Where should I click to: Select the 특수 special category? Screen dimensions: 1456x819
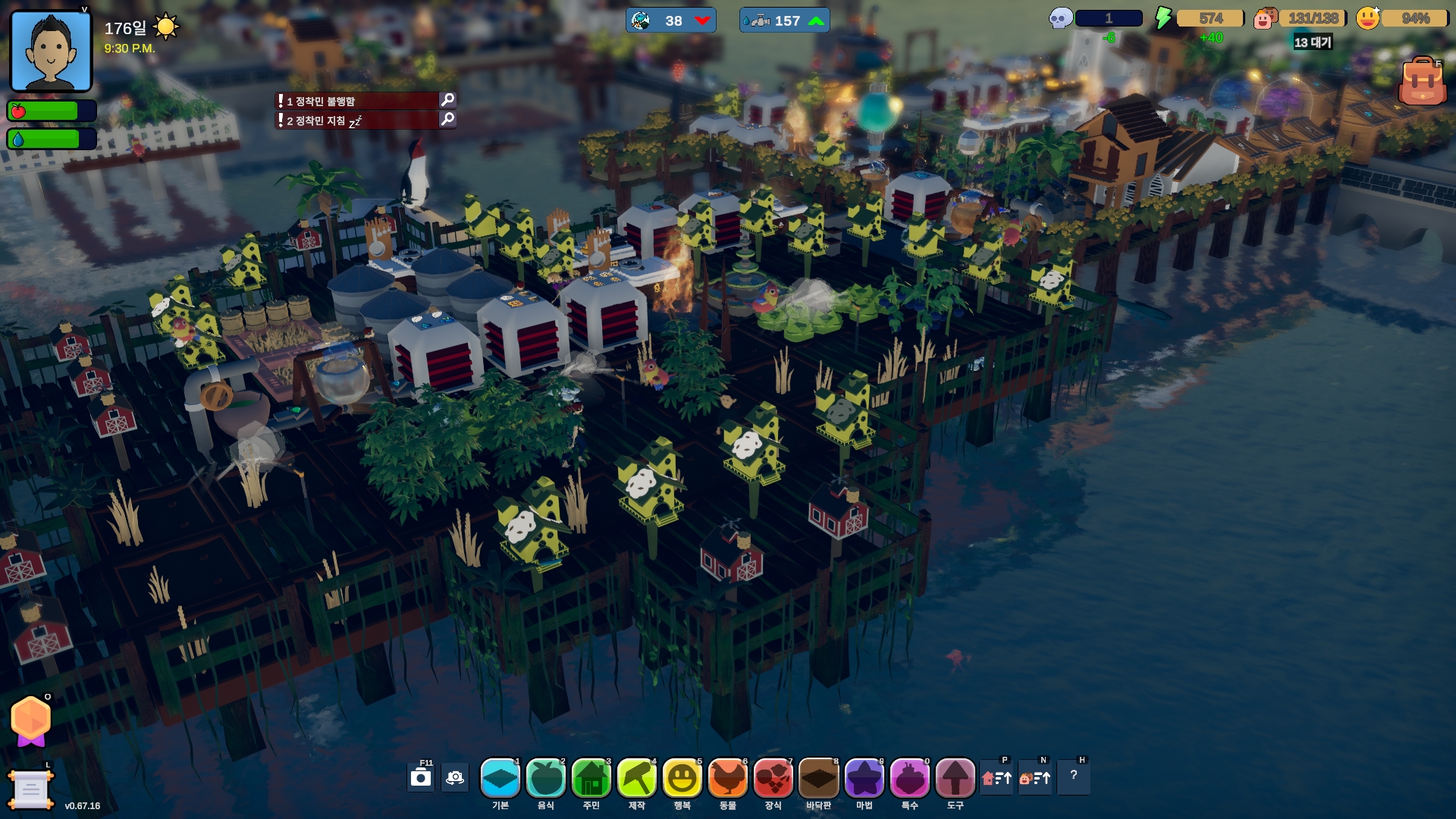(910, 778)
